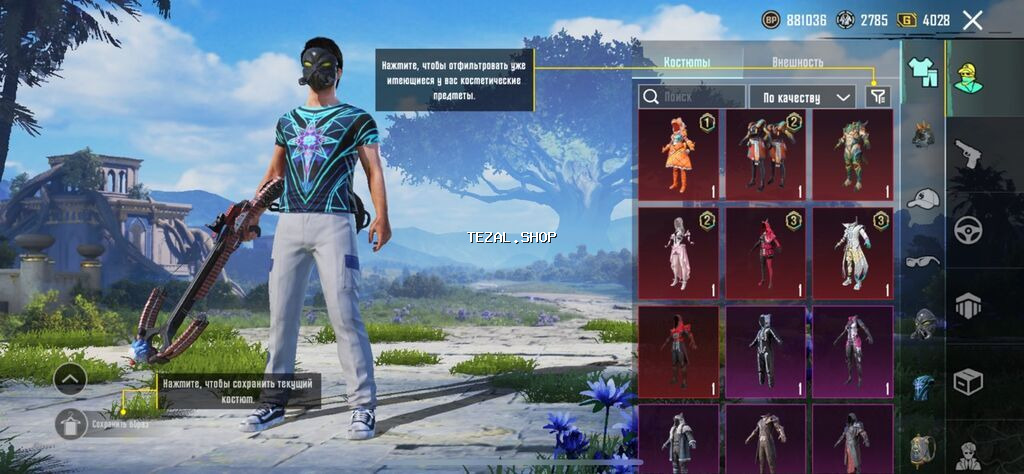
Task: Select the baseball cap headwear category
Action: pyautogui.click(x=922, y=199)
